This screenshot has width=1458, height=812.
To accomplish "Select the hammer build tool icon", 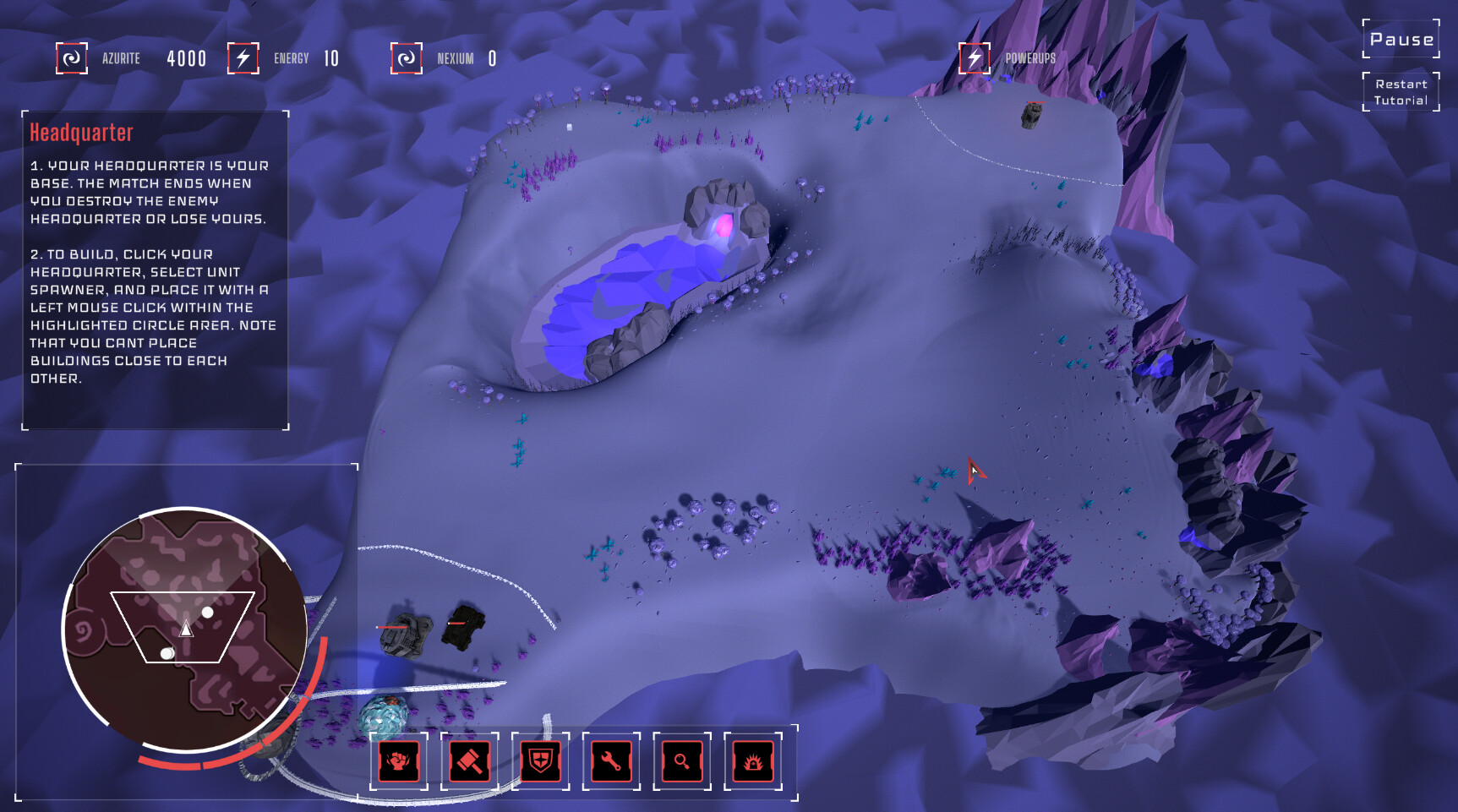I will tap(470, 761).
